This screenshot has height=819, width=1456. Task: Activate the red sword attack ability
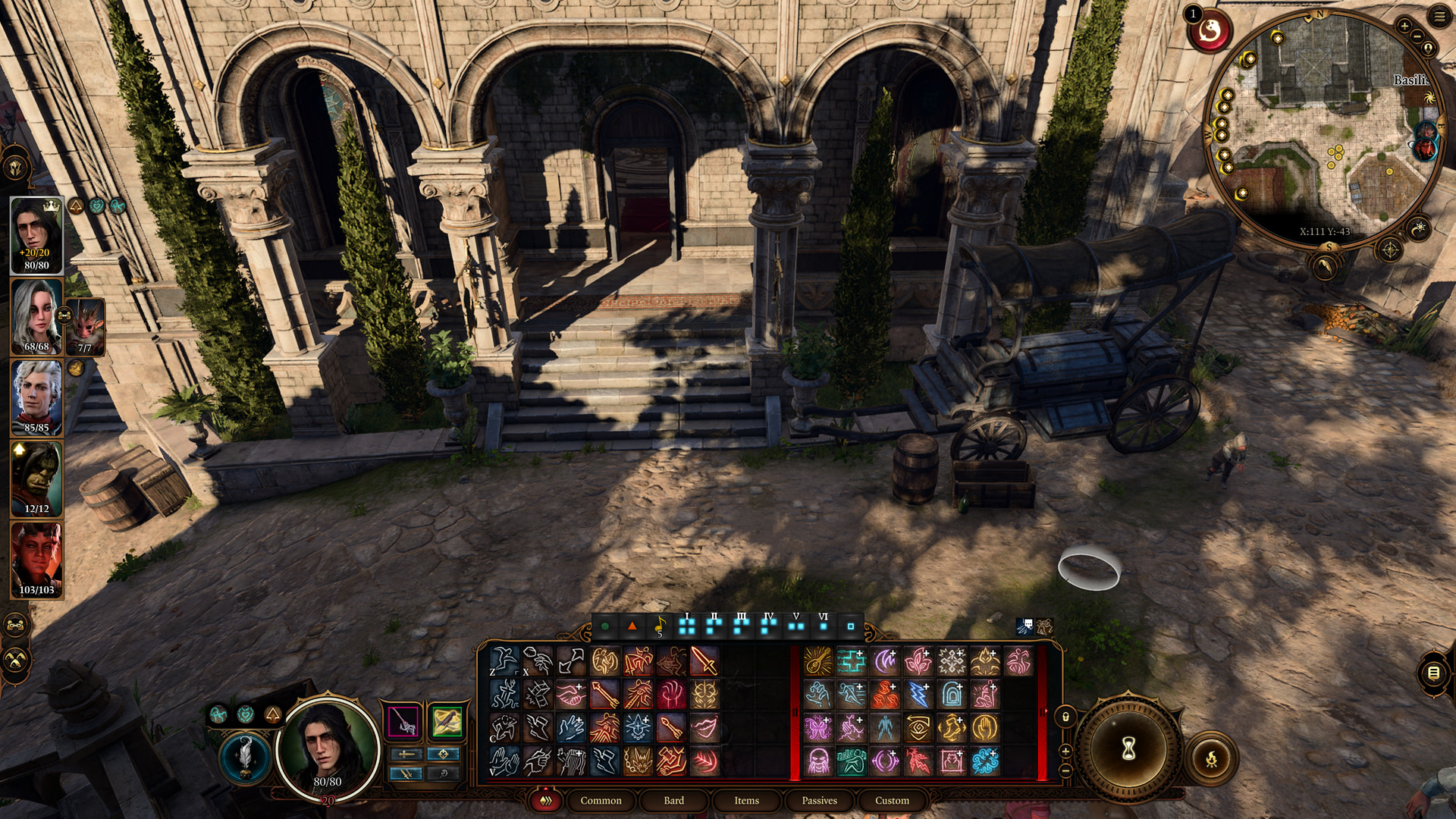pyautogui.click(x=704, y=661)
